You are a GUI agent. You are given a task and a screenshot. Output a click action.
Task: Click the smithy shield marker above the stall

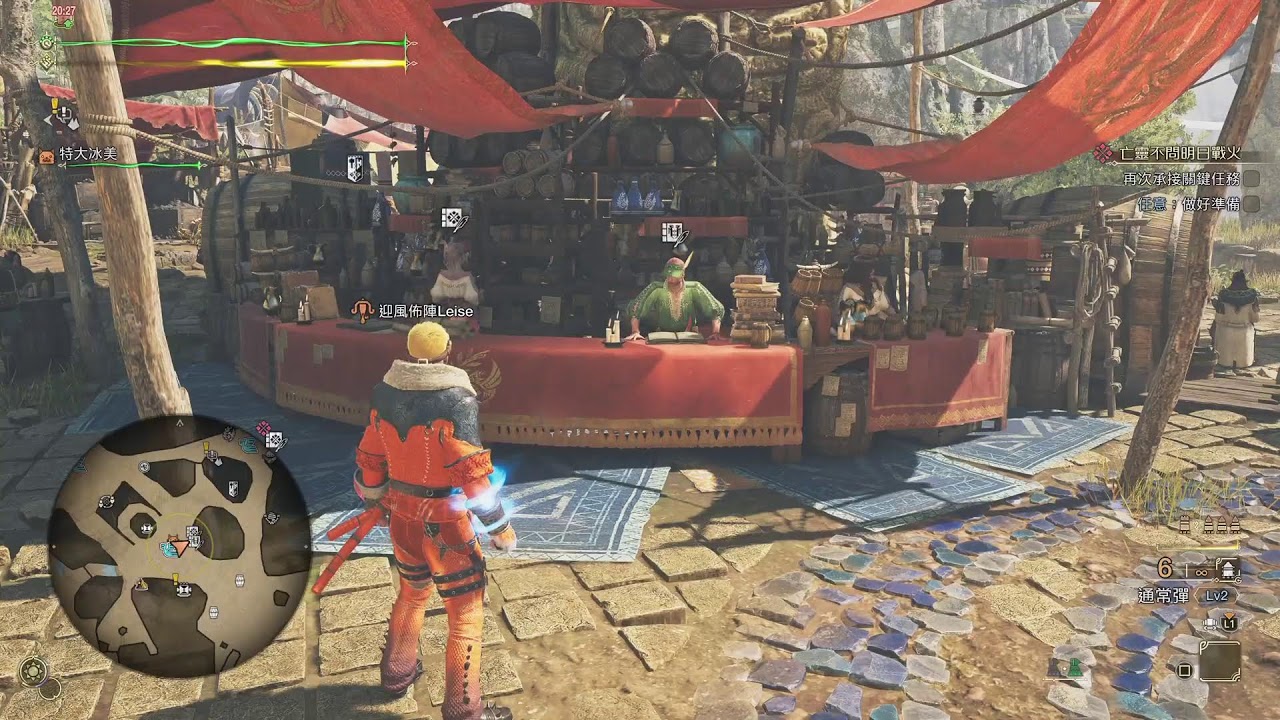[x=355, y=166]
